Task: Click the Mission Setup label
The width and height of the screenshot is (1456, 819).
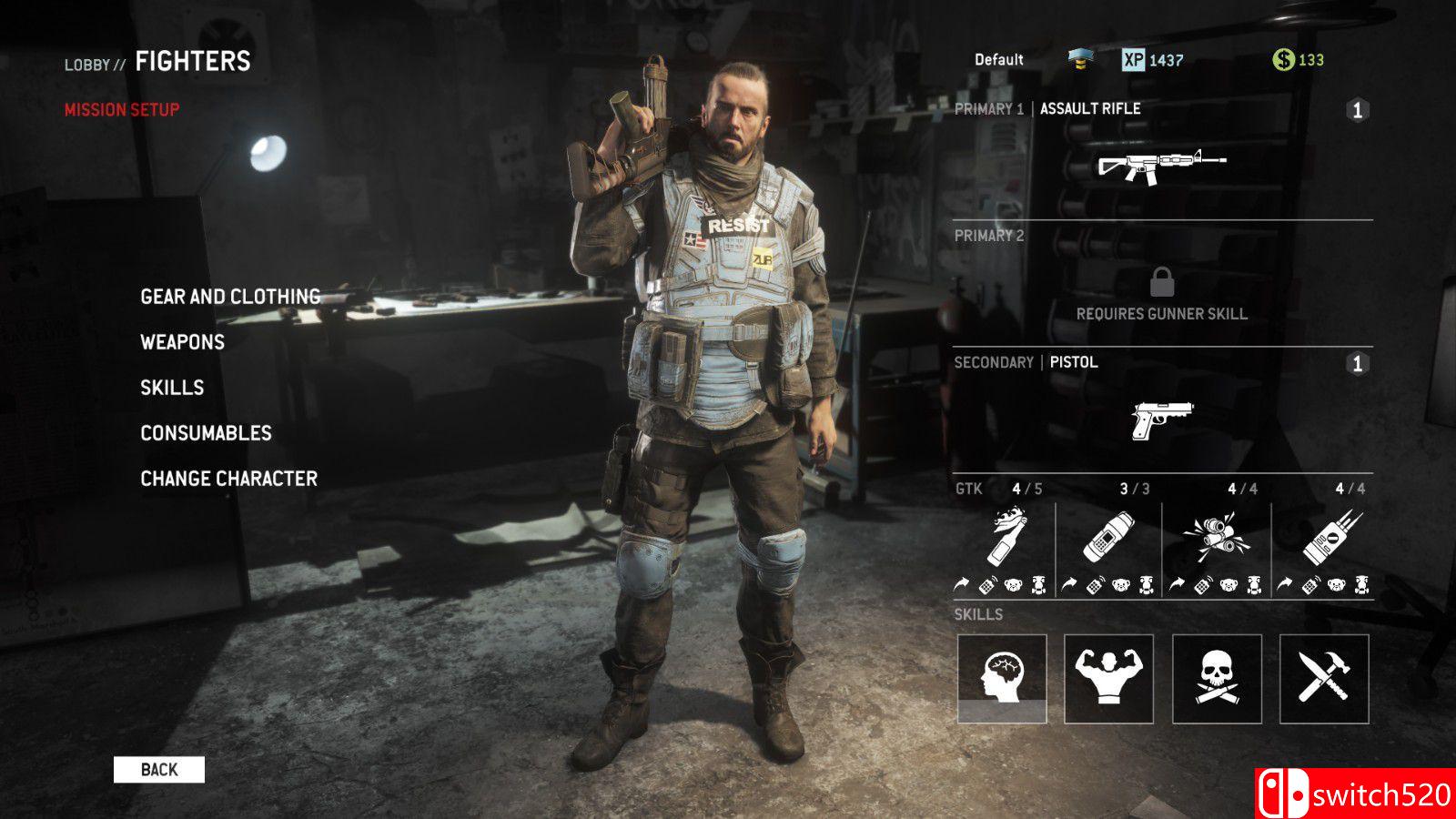Action: 122,110
